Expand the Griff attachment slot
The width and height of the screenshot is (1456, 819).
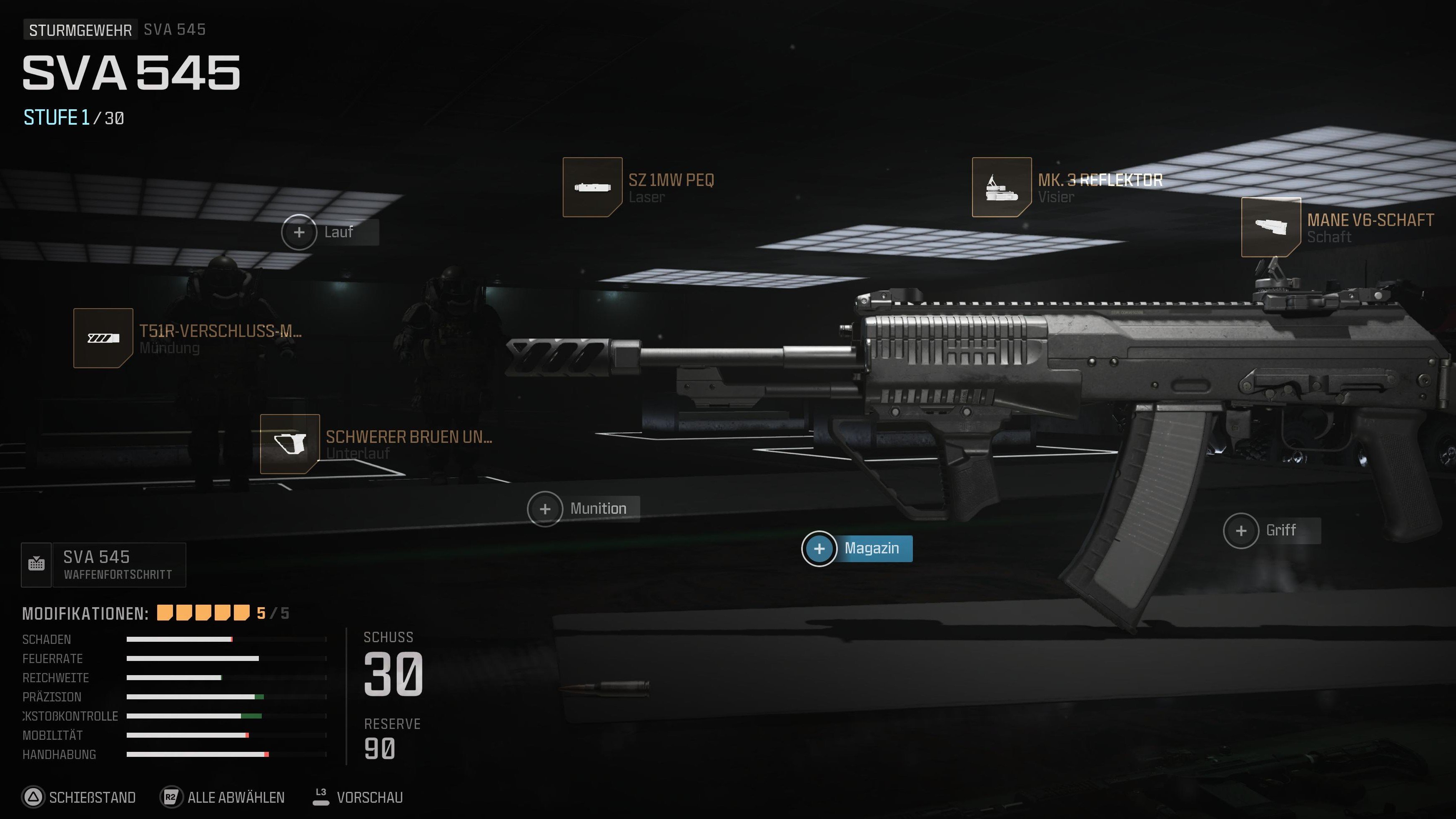pos(1240,530)
